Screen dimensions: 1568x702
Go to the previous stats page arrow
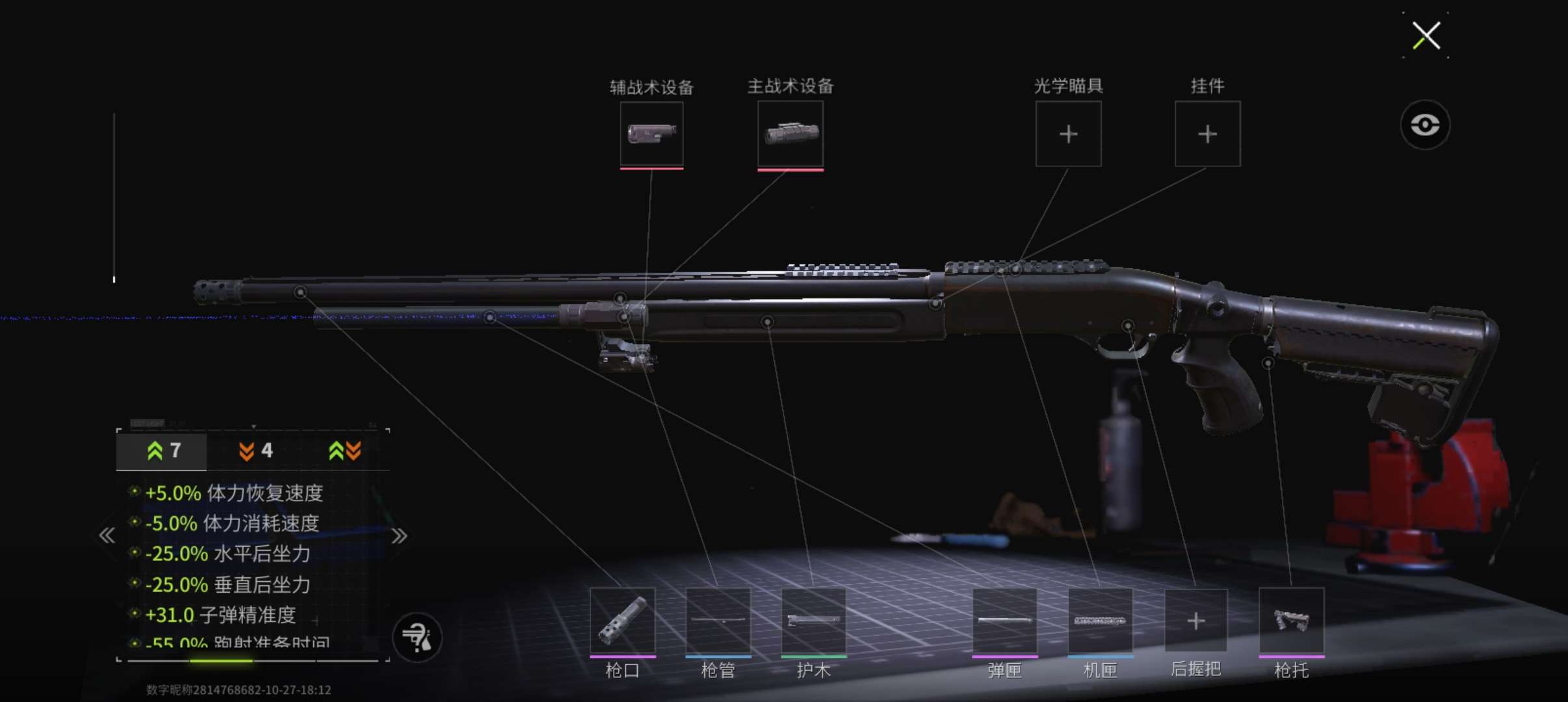tap(107, 536)
